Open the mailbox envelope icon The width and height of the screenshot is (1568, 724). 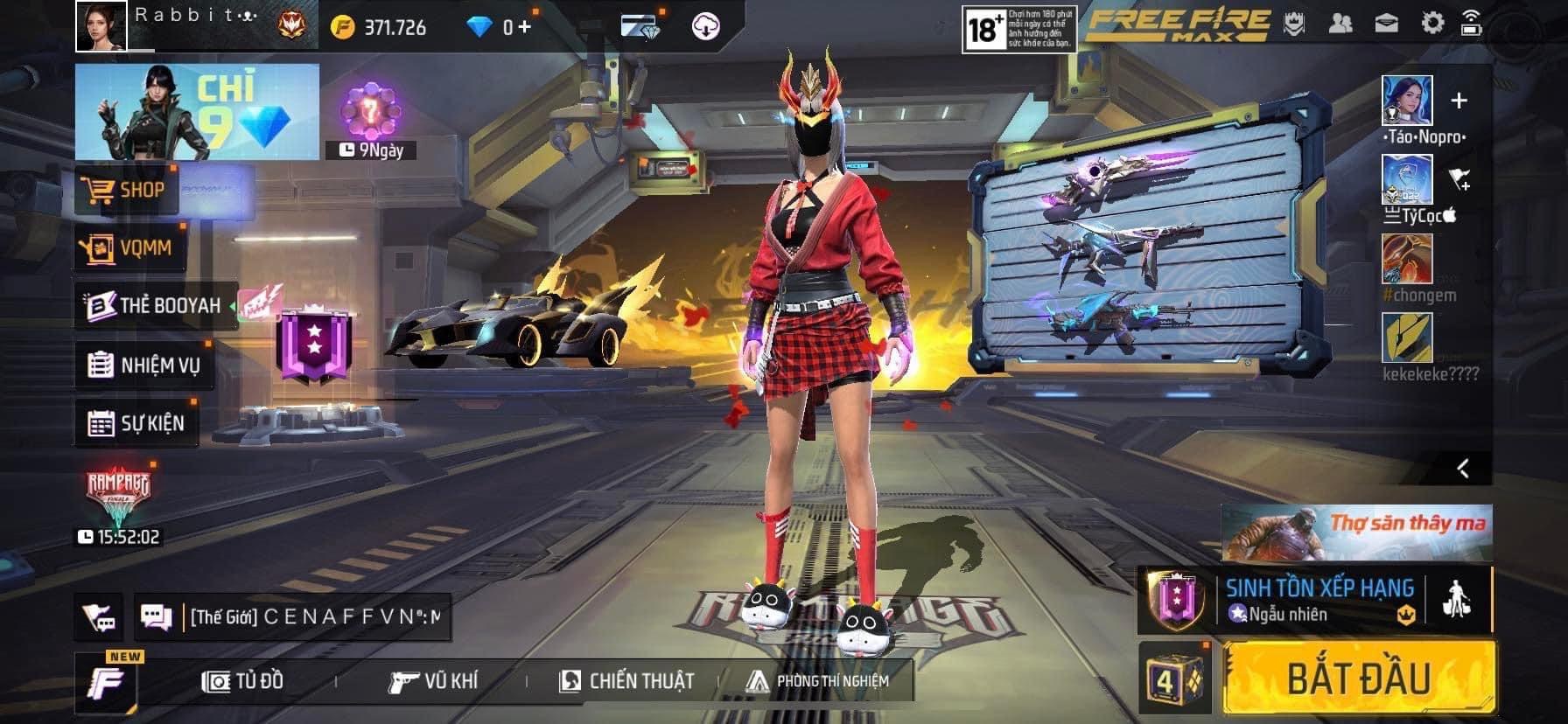tap(1387, 24)
